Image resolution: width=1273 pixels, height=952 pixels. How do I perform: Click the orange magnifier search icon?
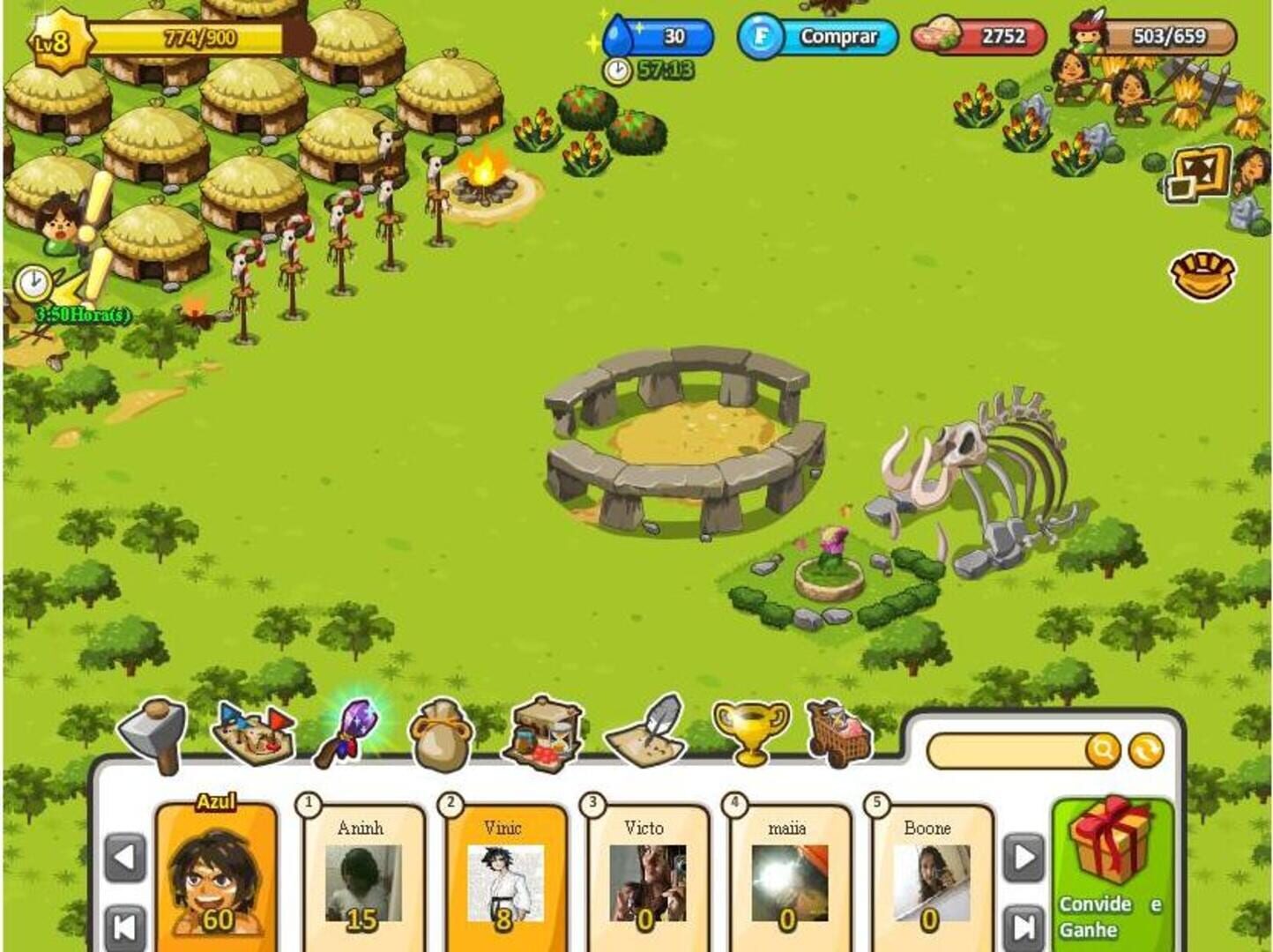(1103, 749)
